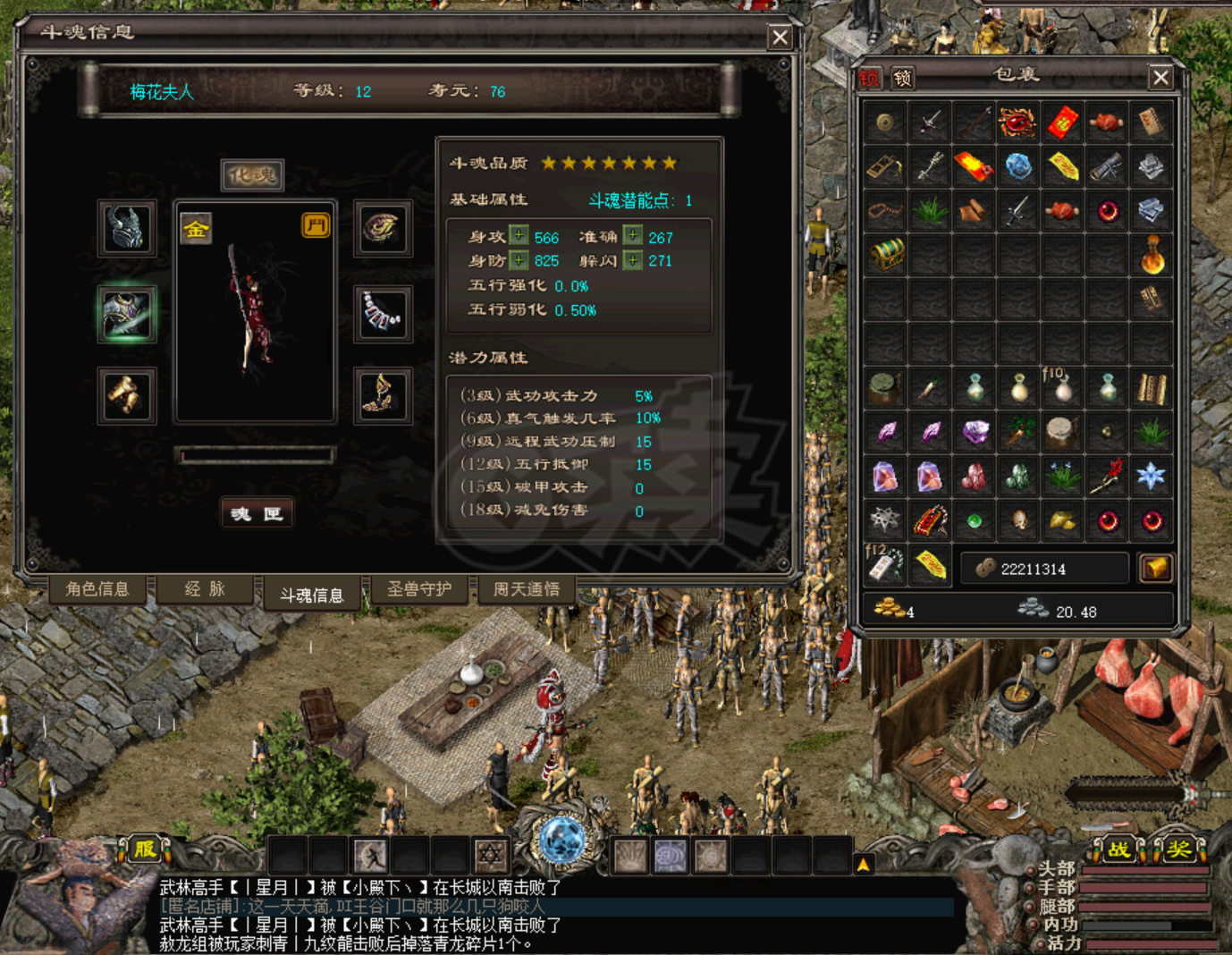Click the 战 button on the HUD
Screen dimensions: 1232x955
coord(1118,849)
